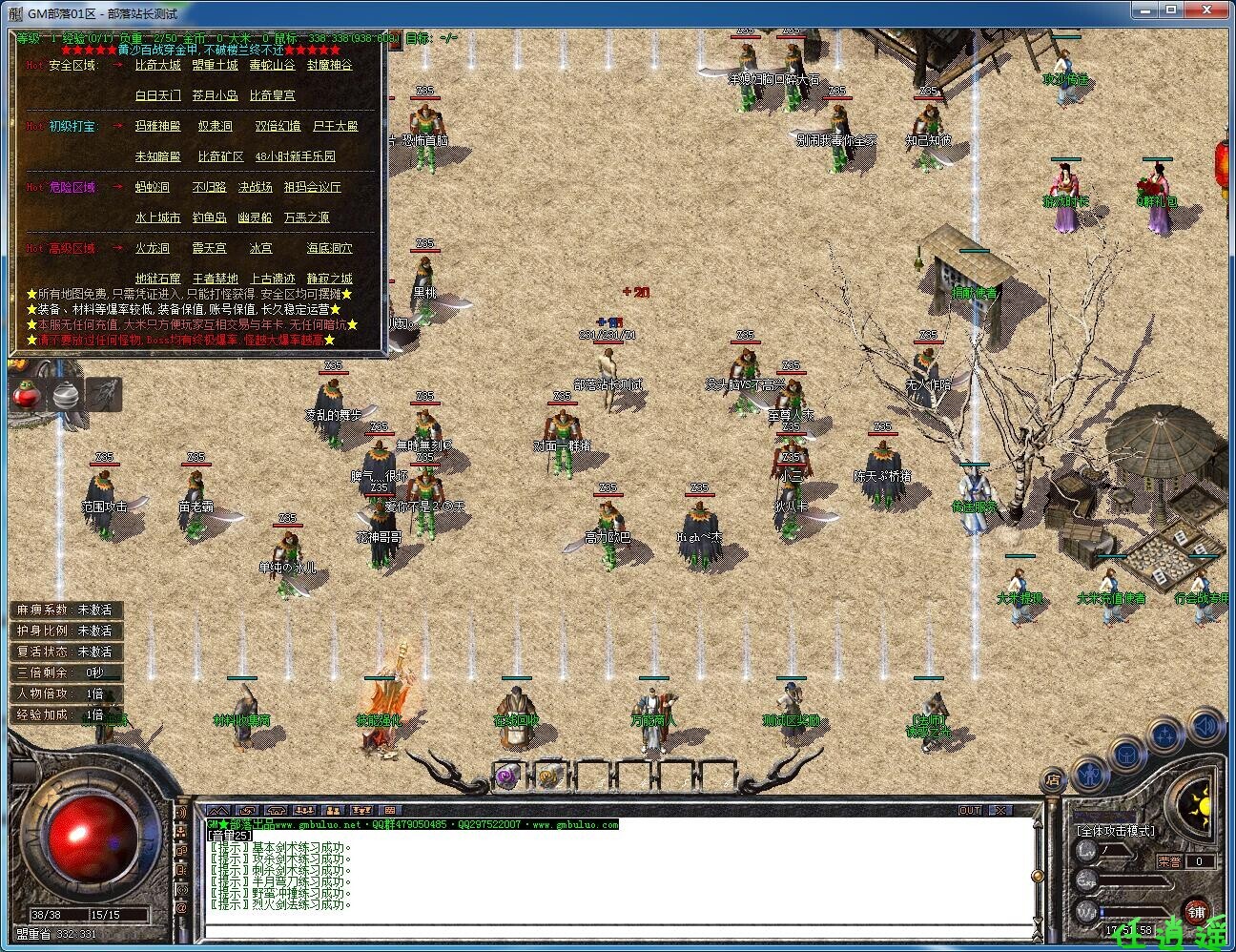Toggle the sound speaker button

pyautogui.click(x=1205, y=726)
